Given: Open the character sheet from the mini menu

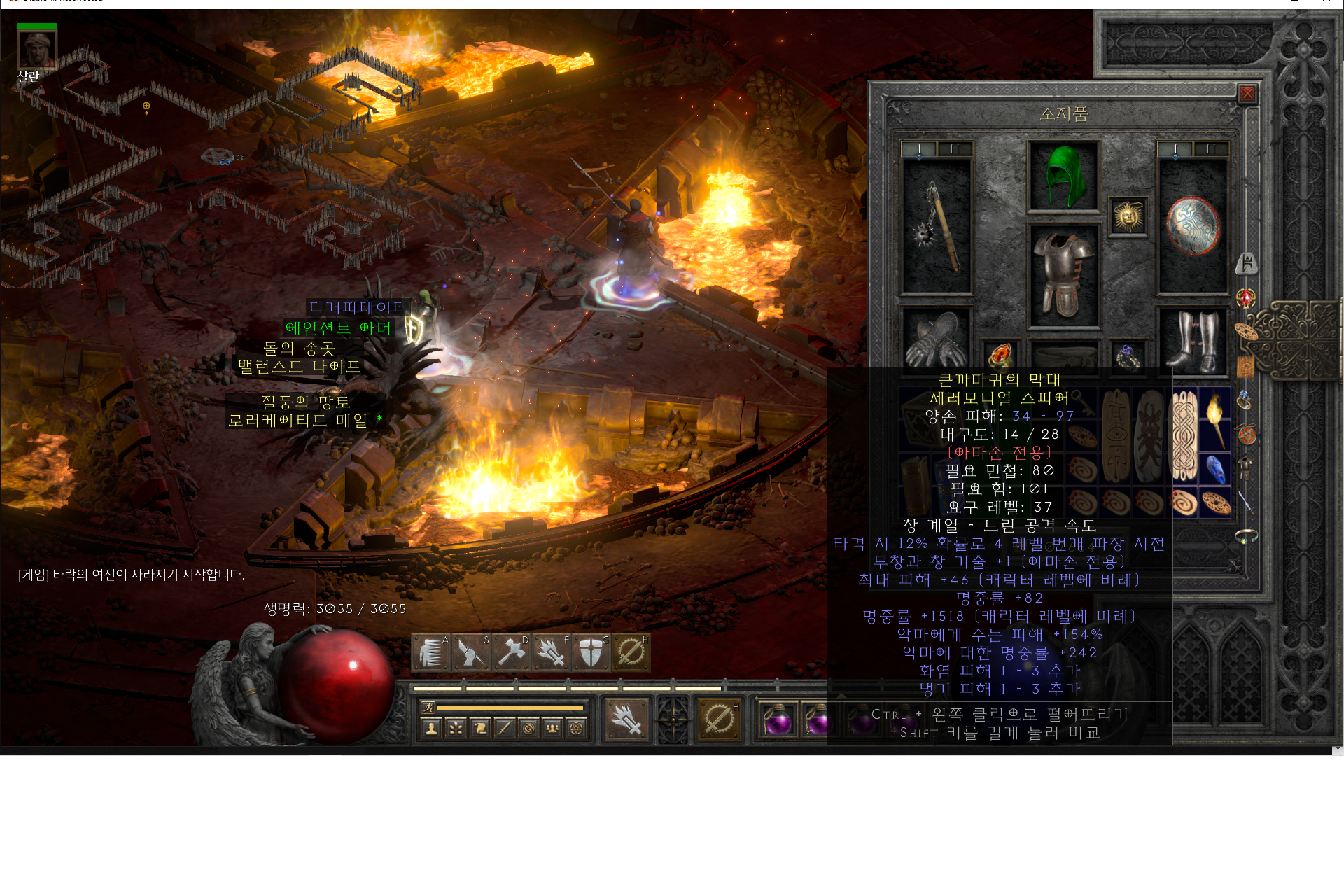Looking at the screenshot, I should [x=432, y=729].
